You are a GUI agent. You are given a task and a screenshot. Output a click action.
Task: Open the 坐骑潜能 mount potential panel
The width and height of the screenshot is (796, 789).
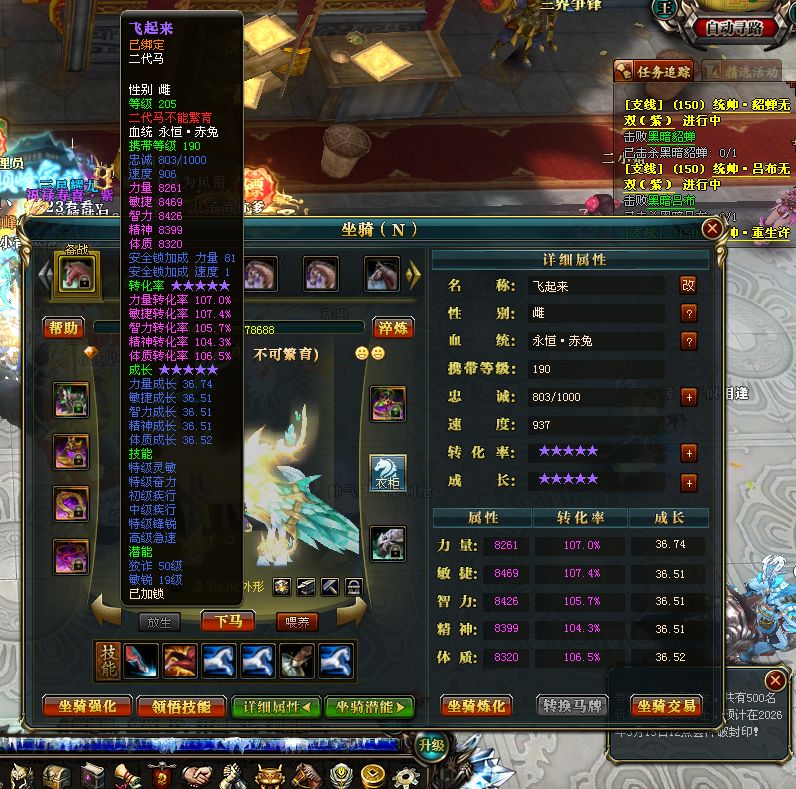tap(369, 706)
